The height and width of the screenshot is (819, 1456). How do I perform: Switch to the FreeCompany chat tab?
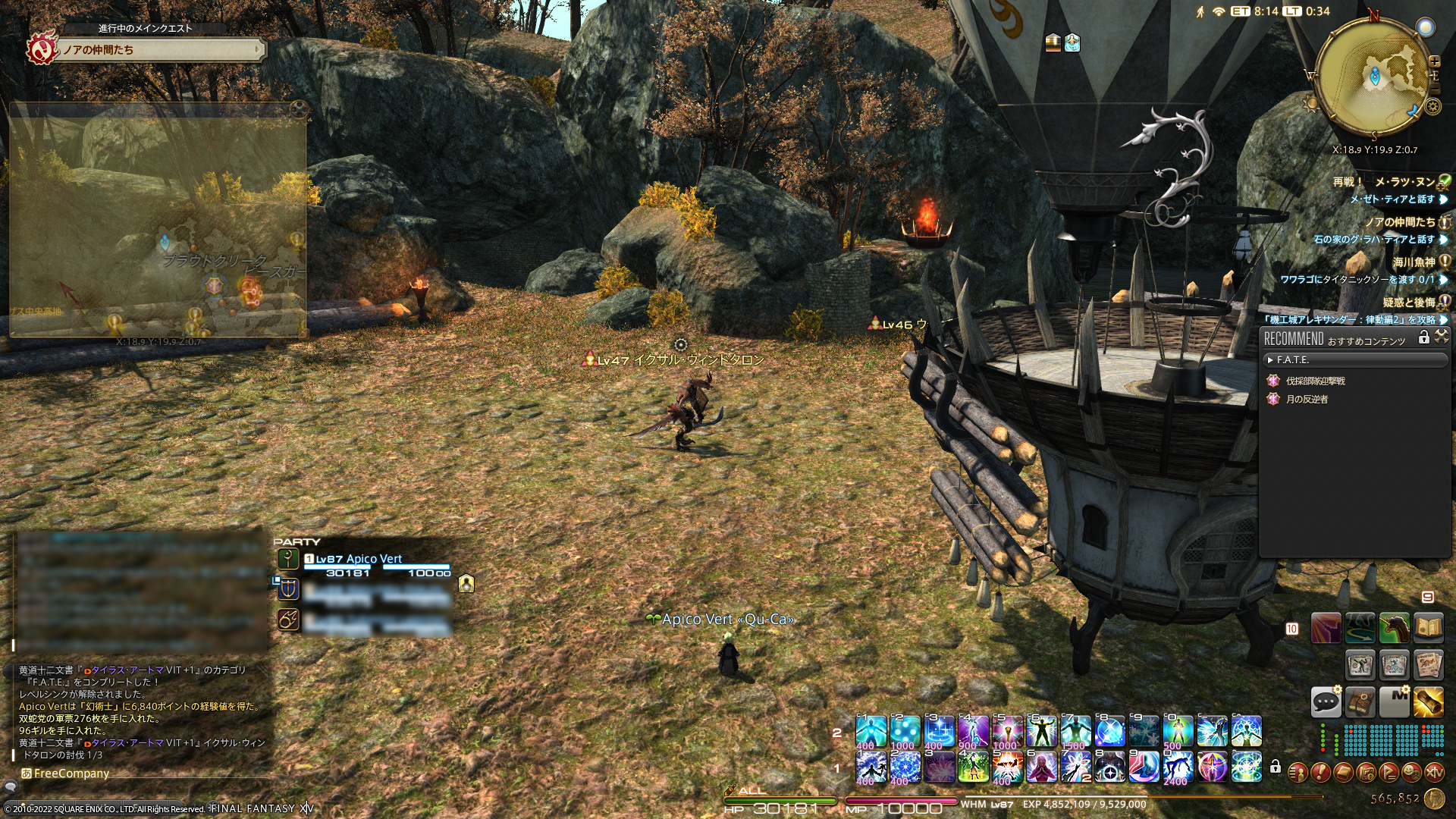point(71,773)
